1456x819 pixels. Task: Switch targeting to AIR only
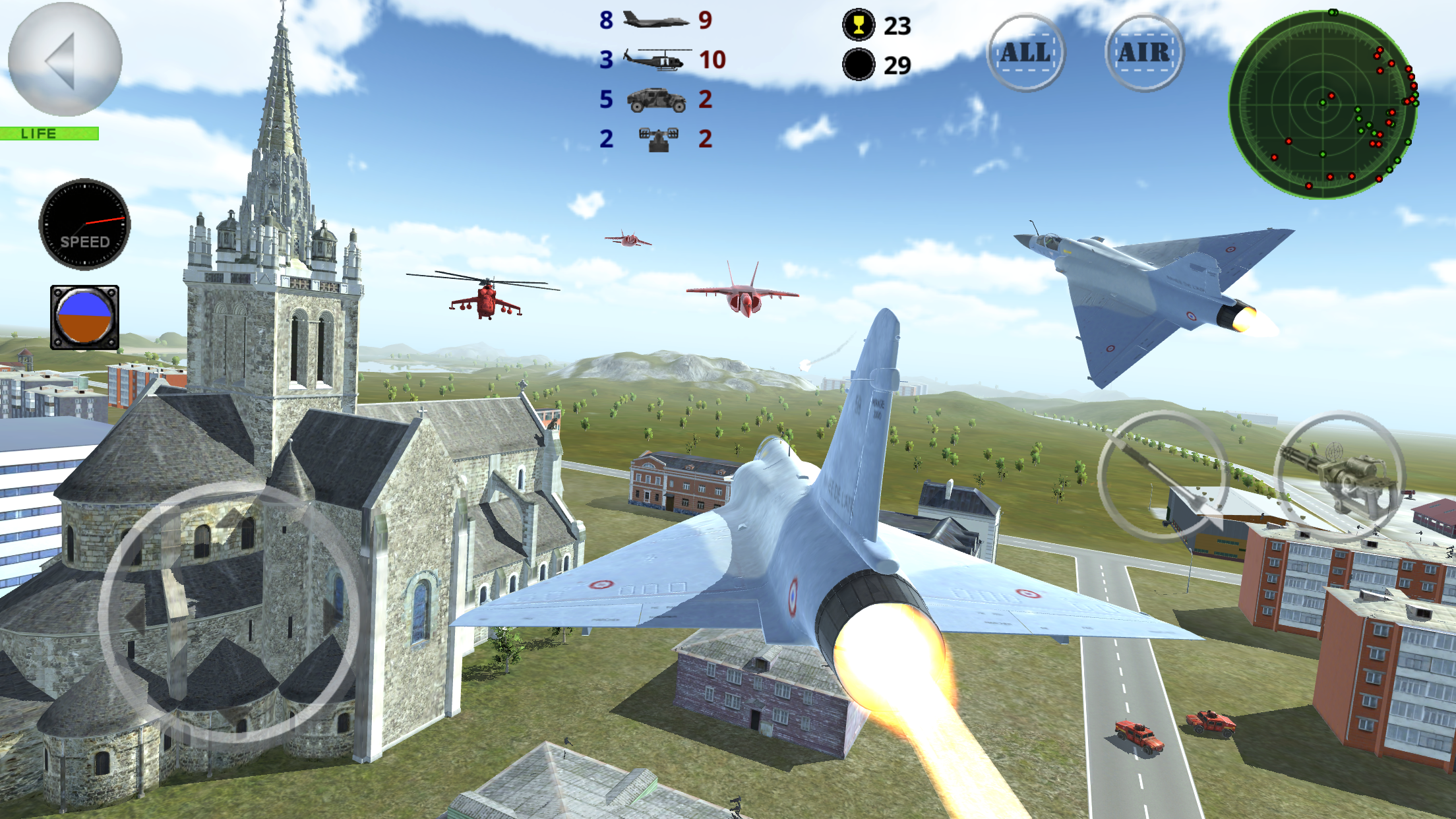pos(1144,53)
